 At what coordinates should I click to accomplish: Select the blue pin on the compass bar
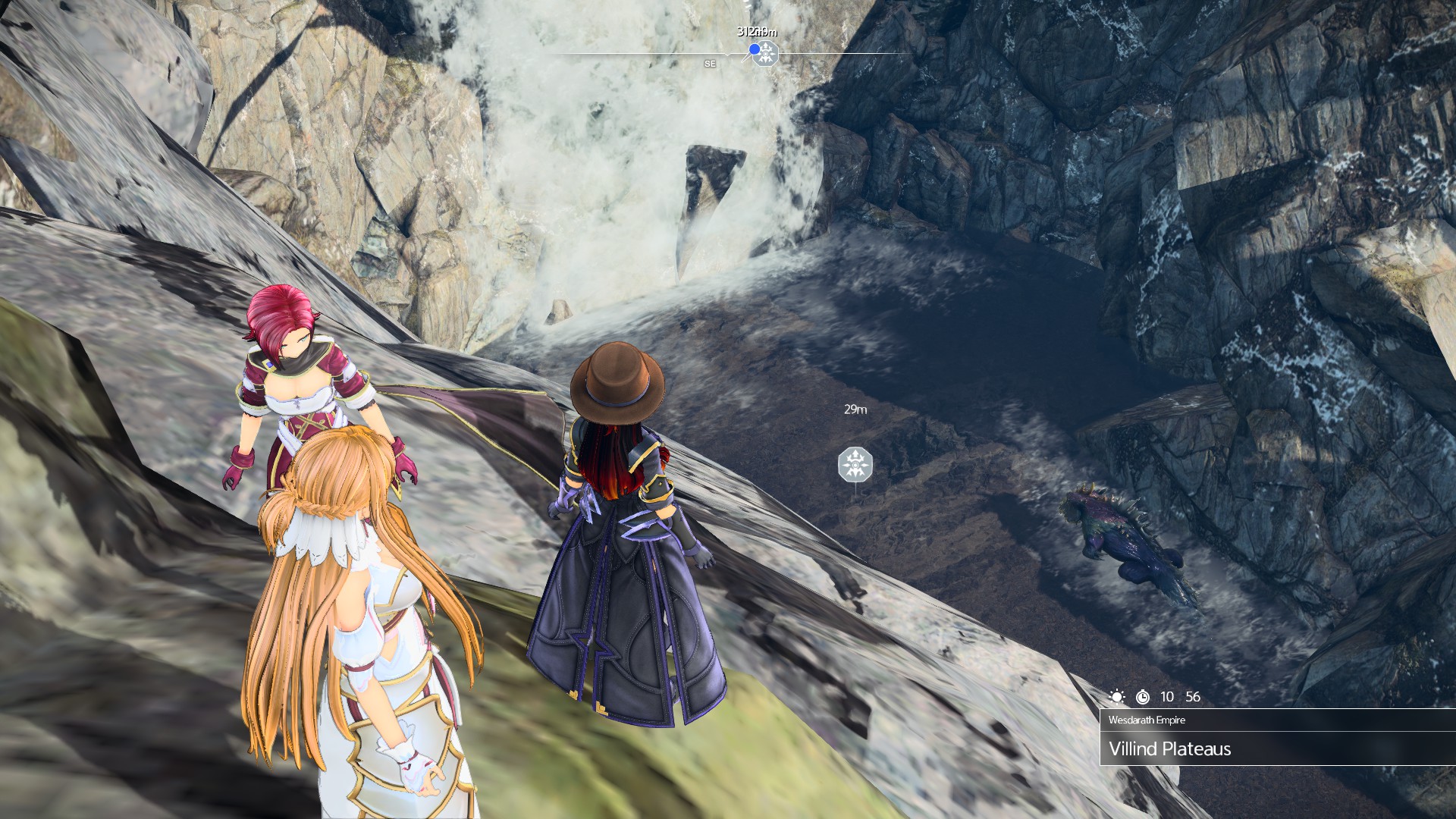click(x=755, y=49)
